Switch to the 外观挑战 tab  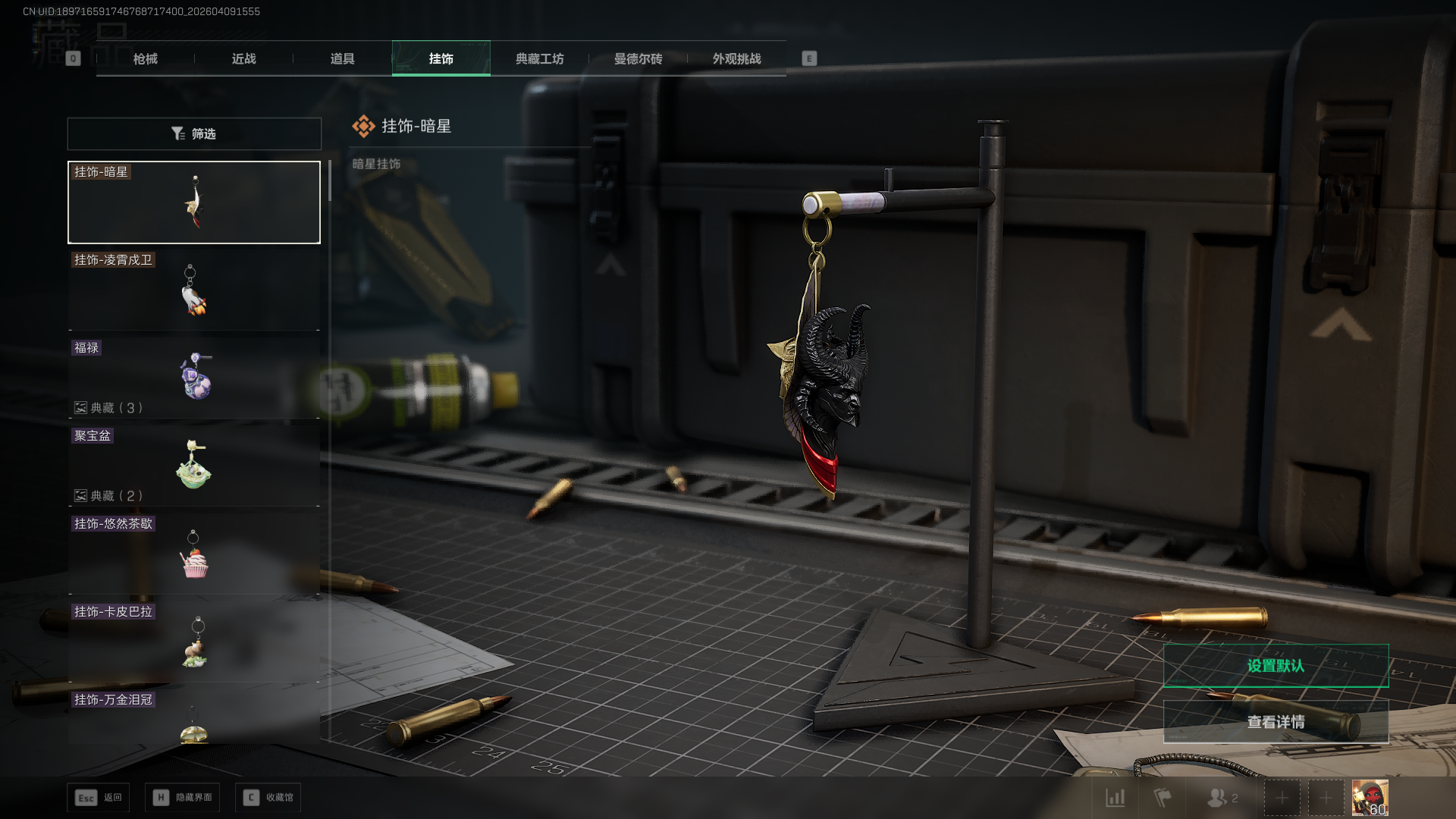tap(736, 58)
